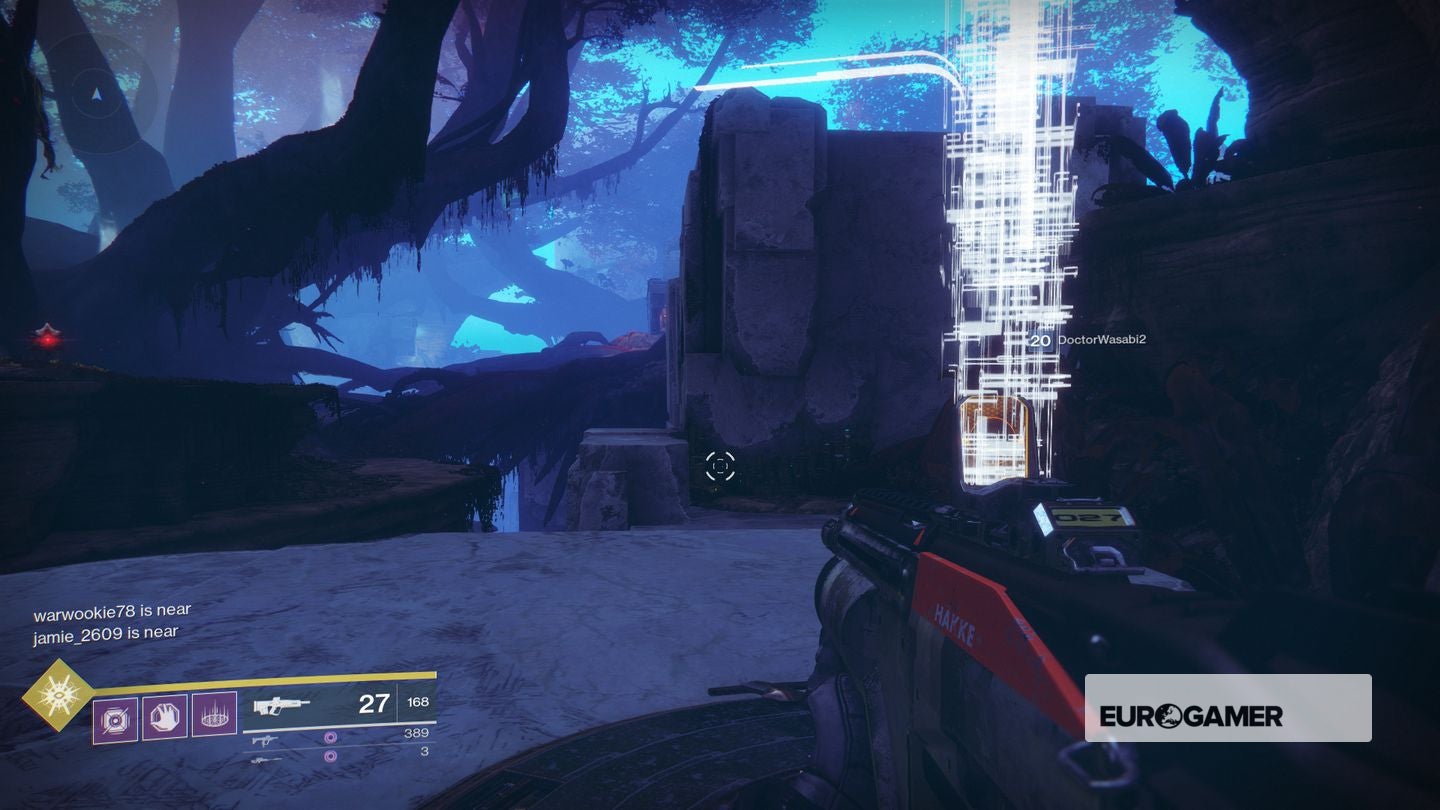Toggle the energy weapon element indicator dot

(x=329, y=738)
